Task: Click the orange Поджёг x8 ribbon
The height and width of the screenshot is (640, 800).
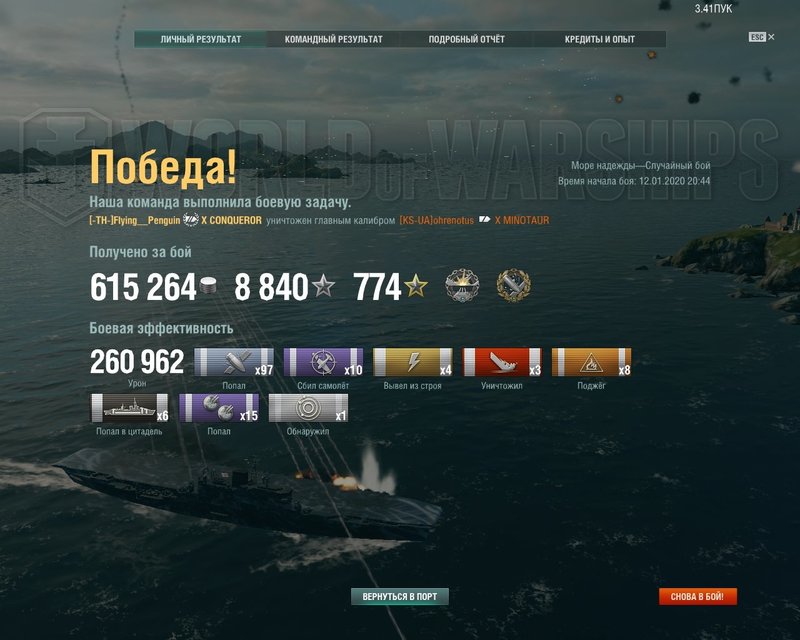Action: 591,362
